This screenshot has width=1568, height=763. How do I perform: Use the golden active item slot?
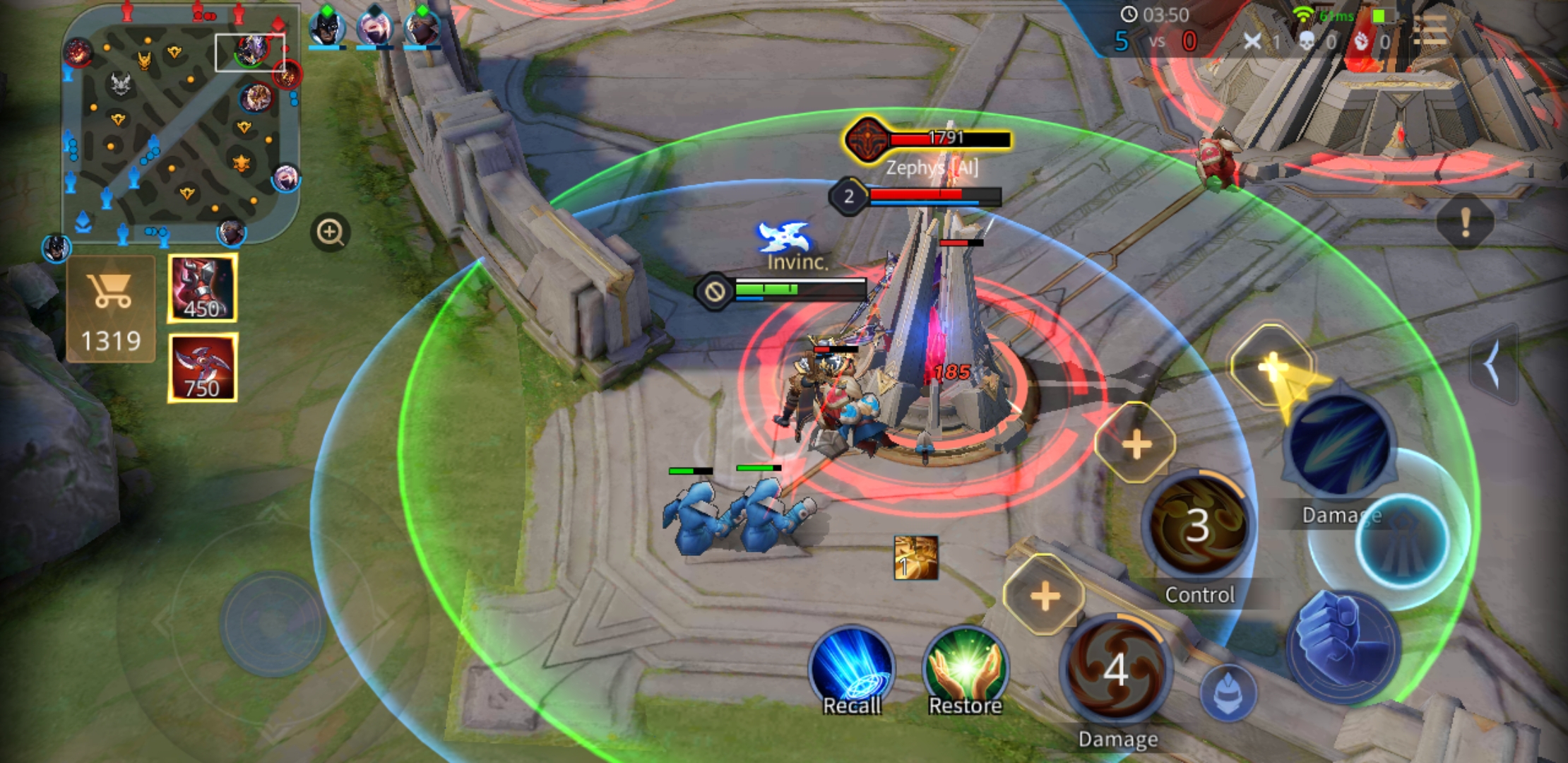pyautogui.click(x=916, y=558)
